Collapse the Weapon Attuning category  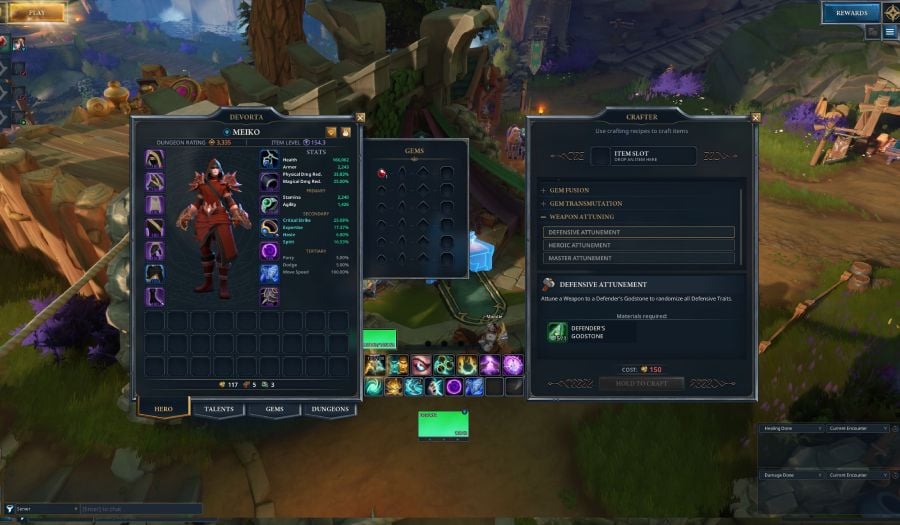coord(580,216)
